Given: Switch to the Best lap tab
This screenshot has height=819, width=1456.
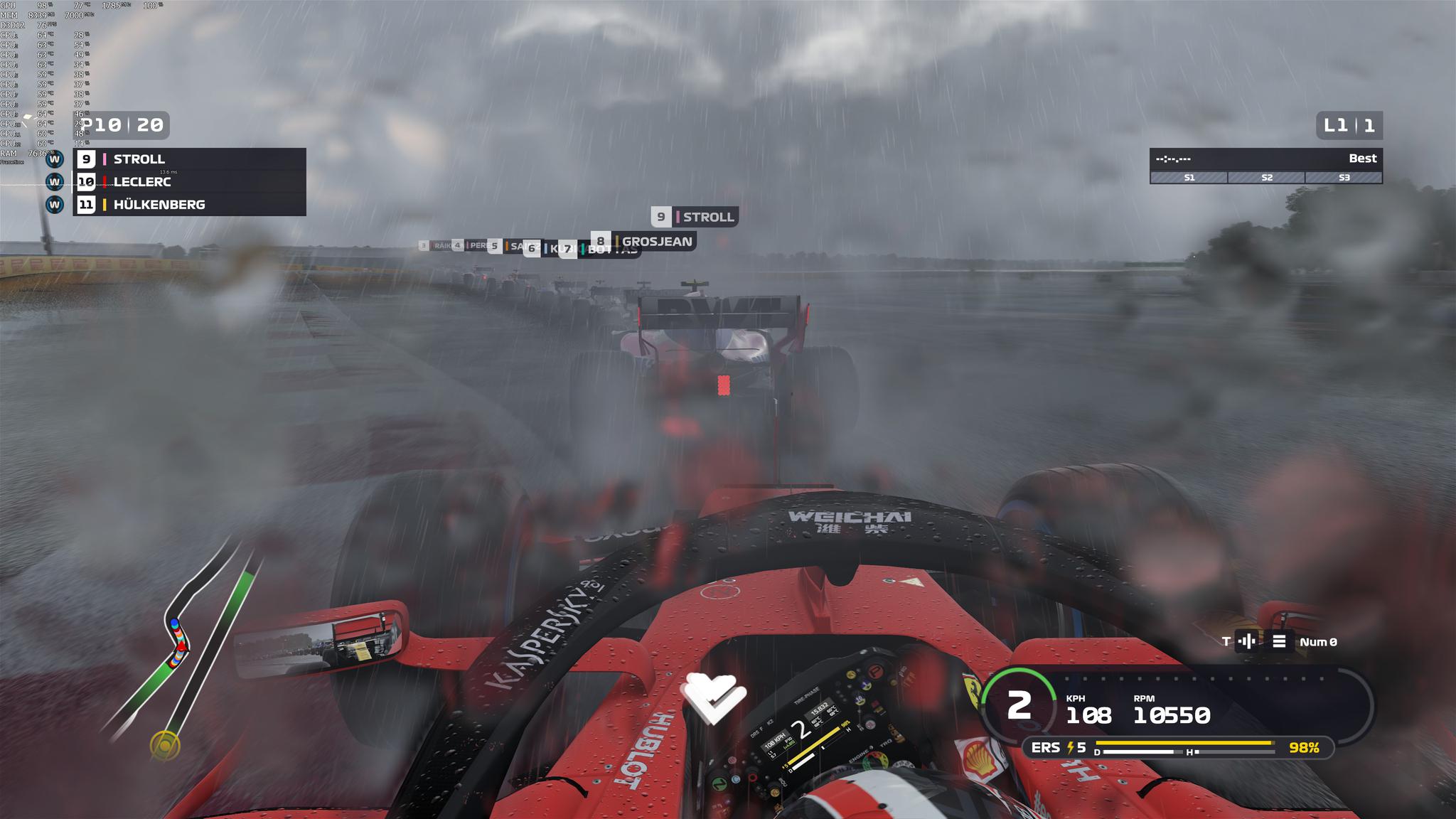Looking at the screenshot, I should pos(1363,159).
